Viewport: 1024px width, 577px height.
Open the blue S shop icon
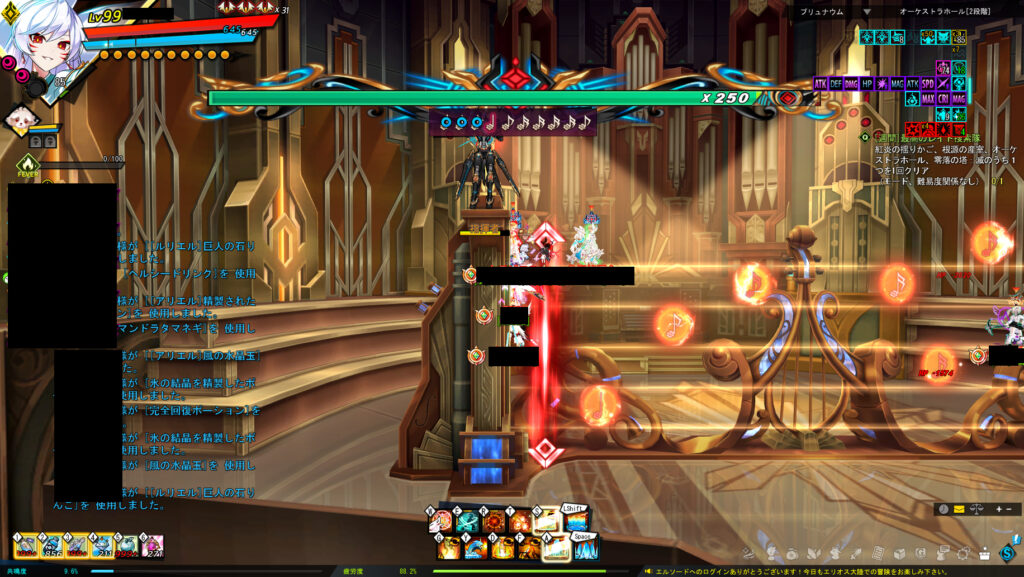click(1006, 554)
